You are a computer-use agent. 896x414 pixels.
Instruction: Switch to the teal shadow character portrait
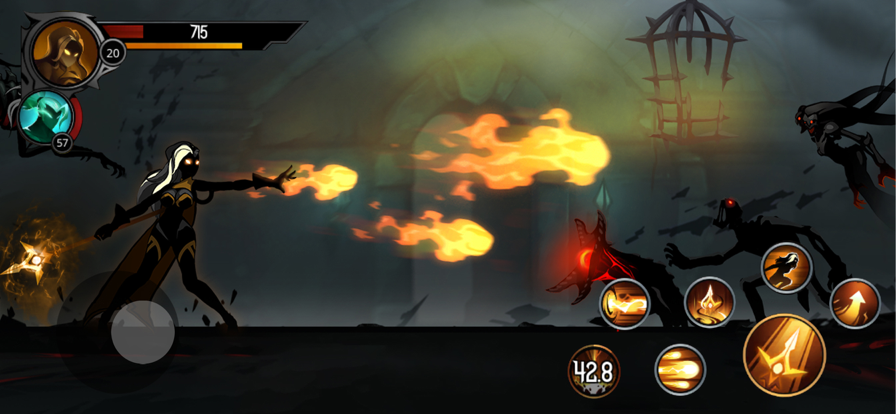tap(45, 117)
